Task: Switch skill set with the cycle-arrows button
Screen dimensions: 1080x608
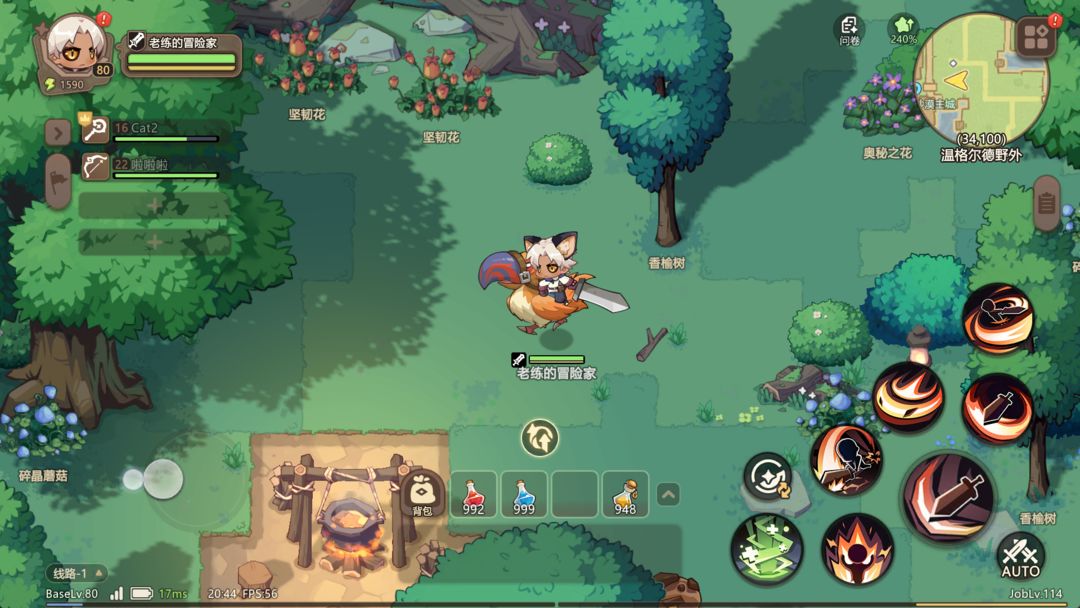Action: (x=768, y=477)
